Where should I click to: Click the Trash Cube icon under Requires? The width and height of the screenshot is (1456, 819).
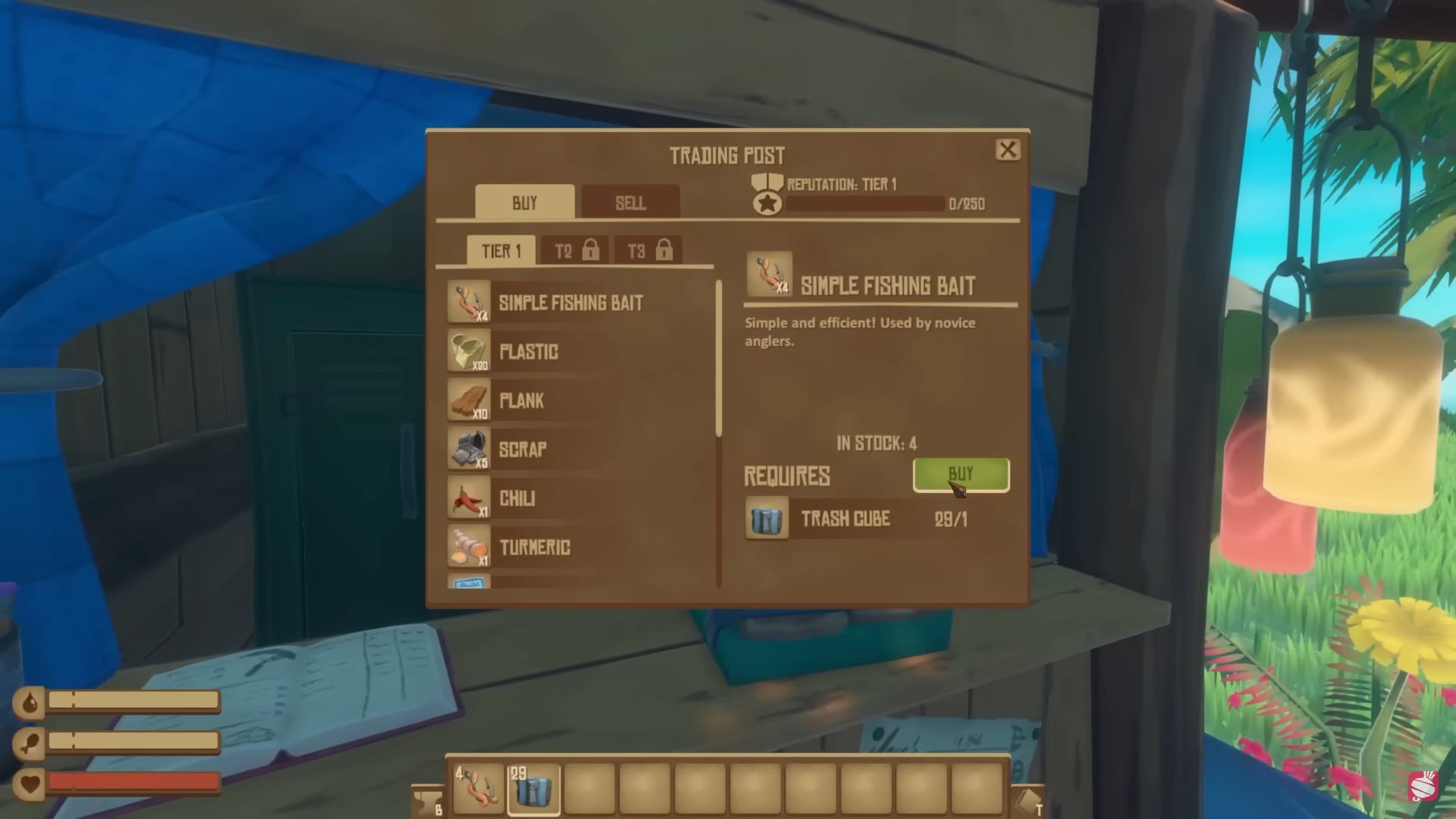pos(767,519)
